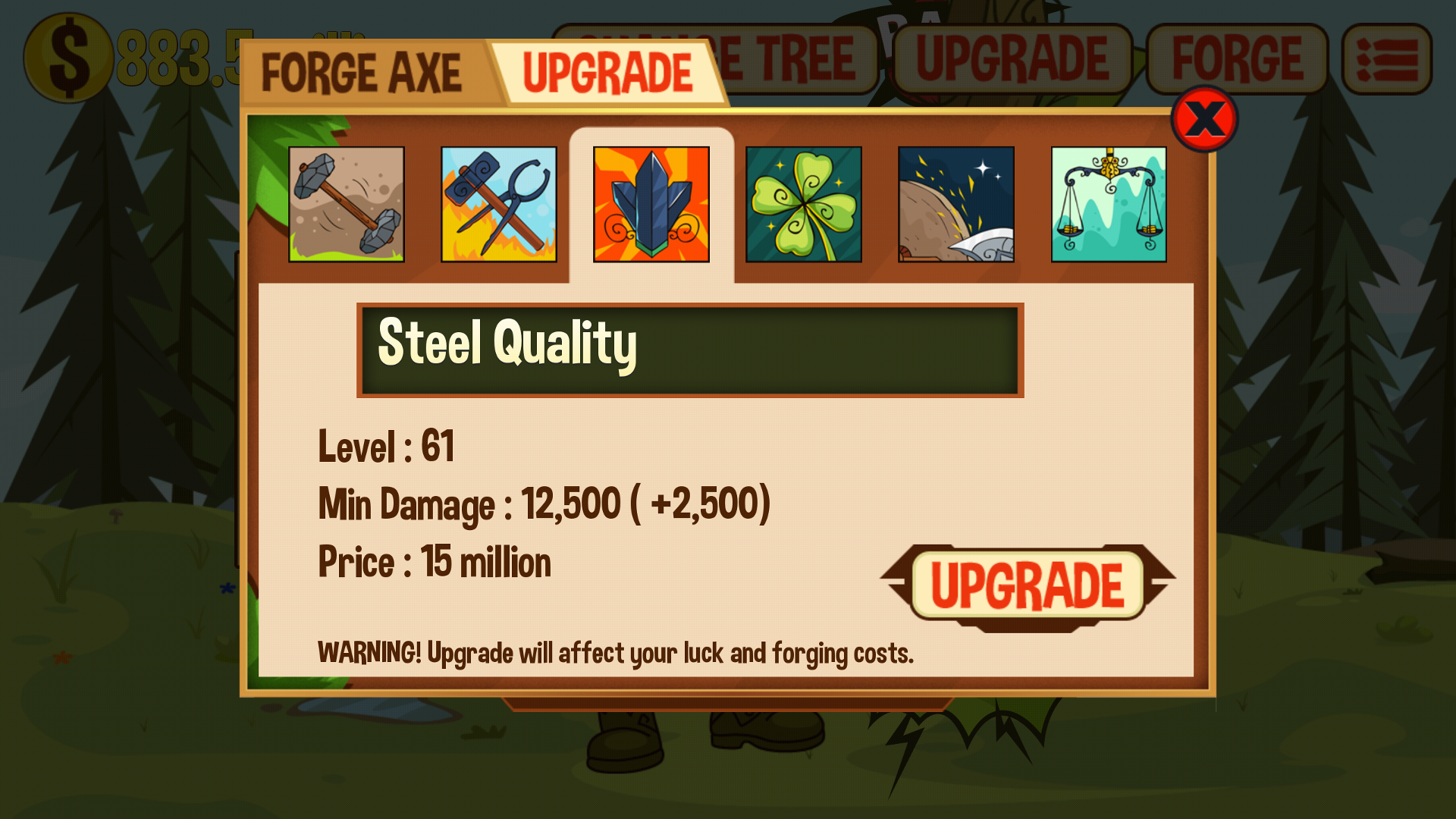Switch to the UPGRADE tab in the dialog
Viewport: 1456px width, 819px height.
click(x=608, y=71)
